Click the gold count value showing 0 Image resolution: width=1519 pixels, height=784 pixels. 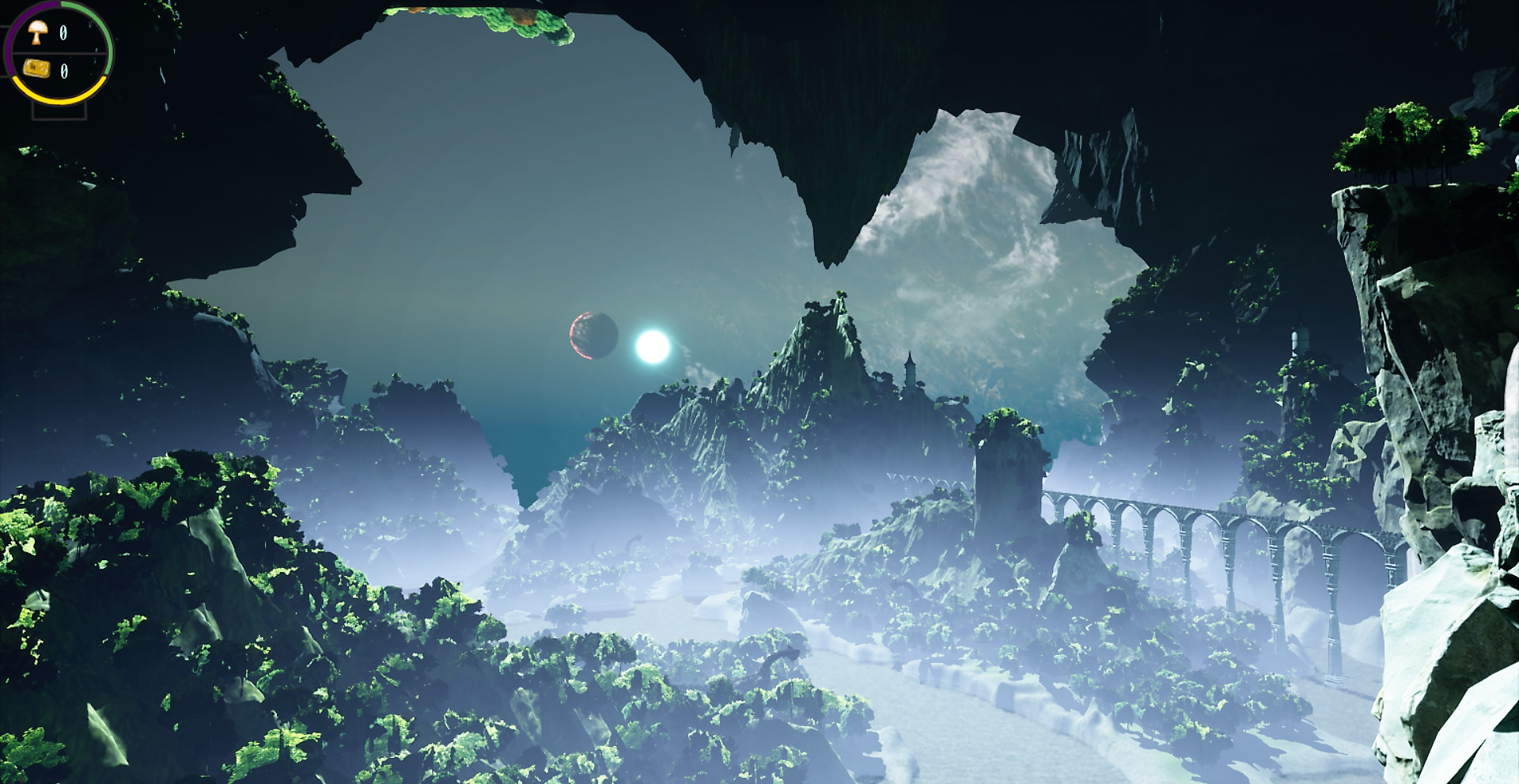[x=64, y=71]
